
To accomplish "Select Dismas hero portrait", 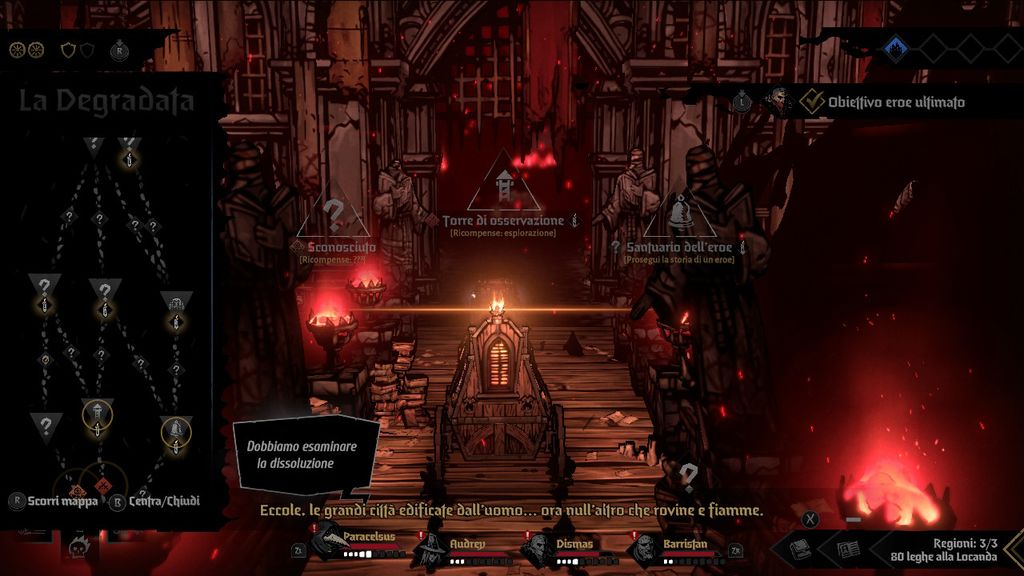I will click(539, 547).
